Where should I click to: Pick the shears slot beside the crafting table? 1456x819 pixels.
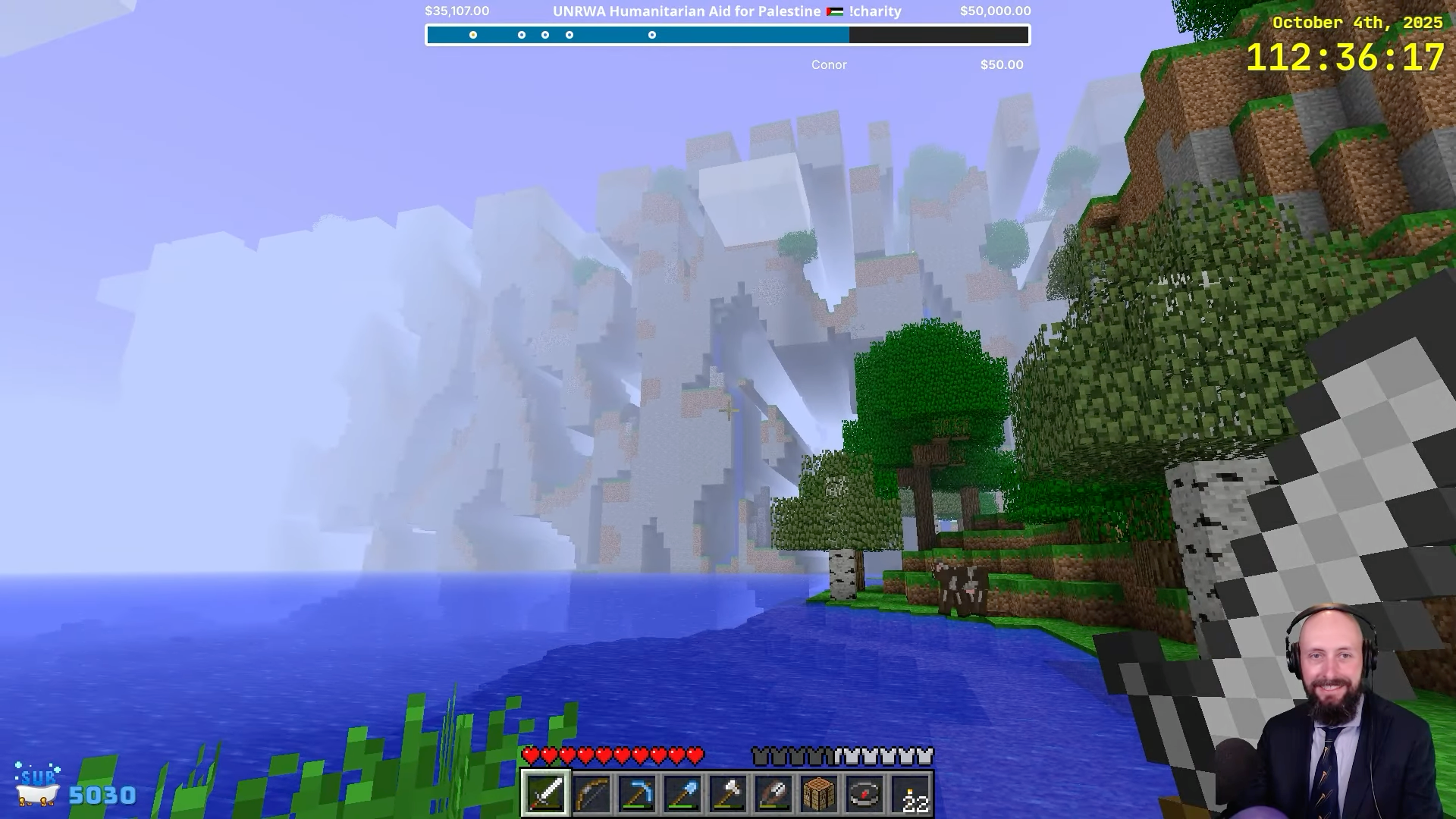773,794
